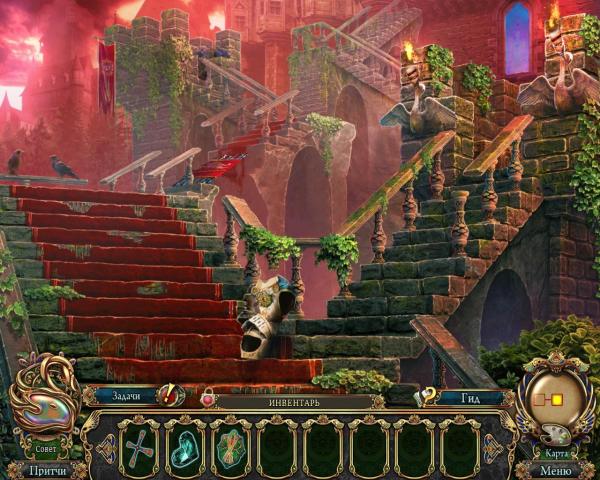Open the Меню button

click(556, 469)
